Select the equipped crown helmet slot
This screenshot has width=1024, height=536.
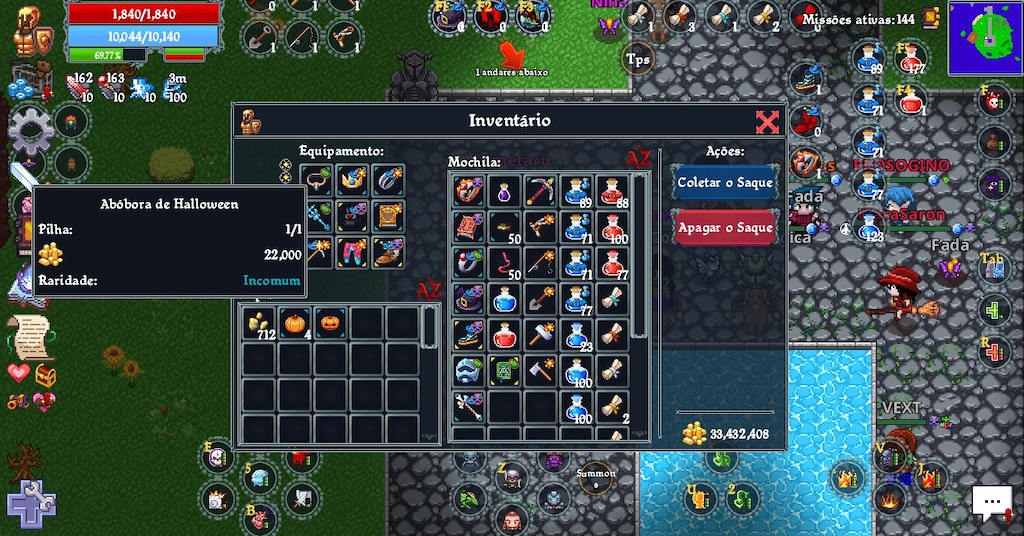pyautogui.click(x=352, y=180)
